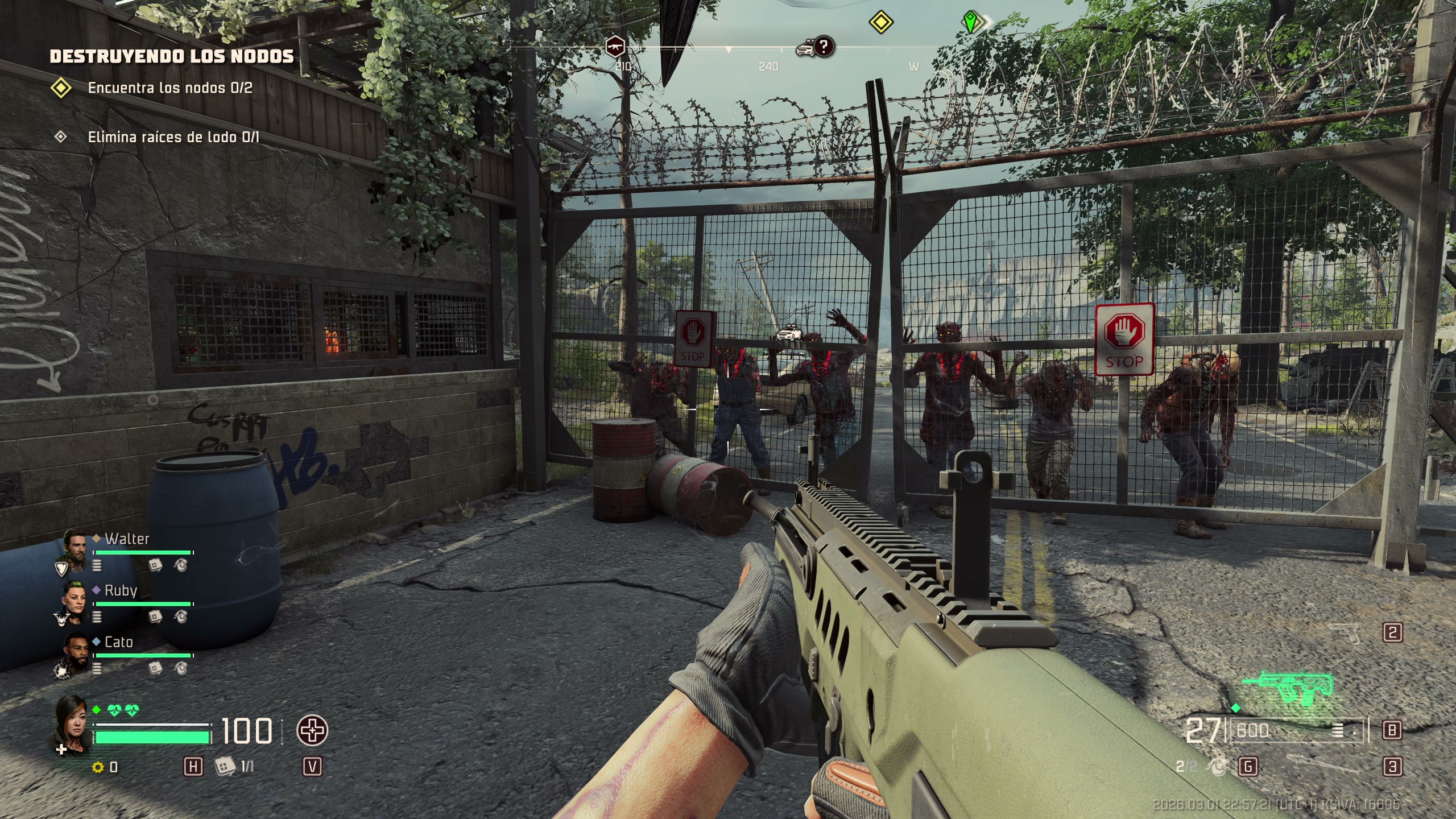Select the grenade icon
The image size is (1456, 819).
coord(1218,767)
